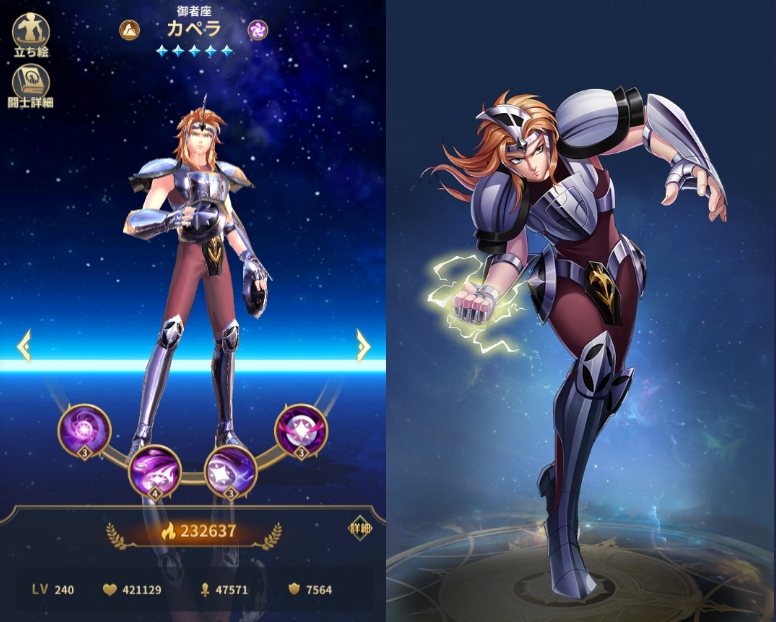This screenshot has width=776, height=622.
Task: Show the next character with right arrow
Action: tap(363, 346)
